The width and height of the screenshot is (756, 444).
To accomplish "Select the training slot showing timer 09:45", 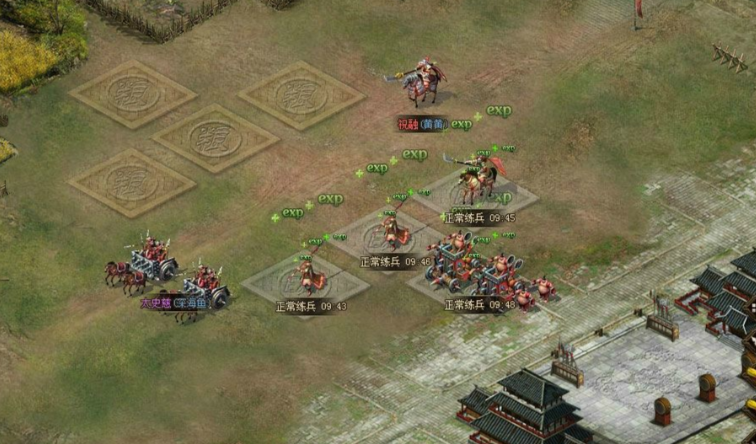I will click(478, 196).
